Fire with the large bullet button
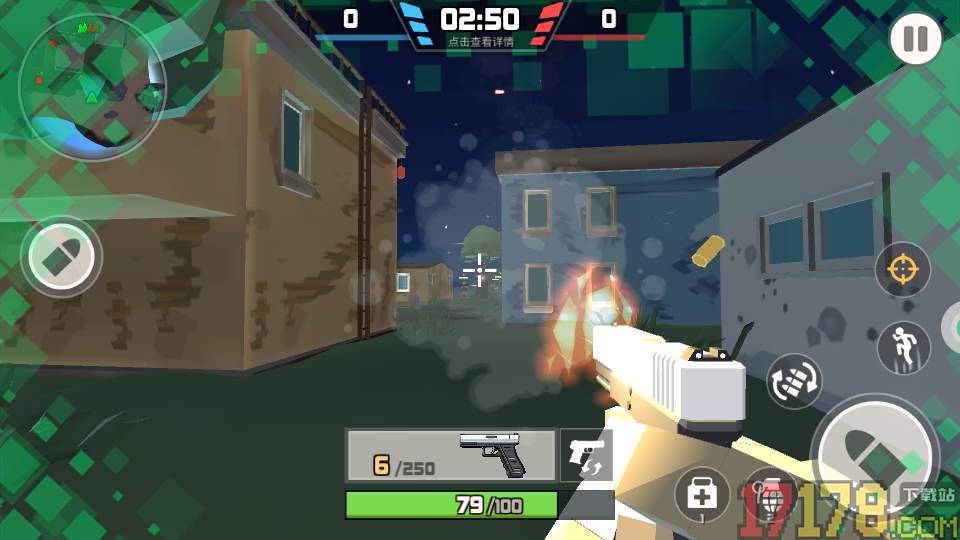 (x=873, y=458)
